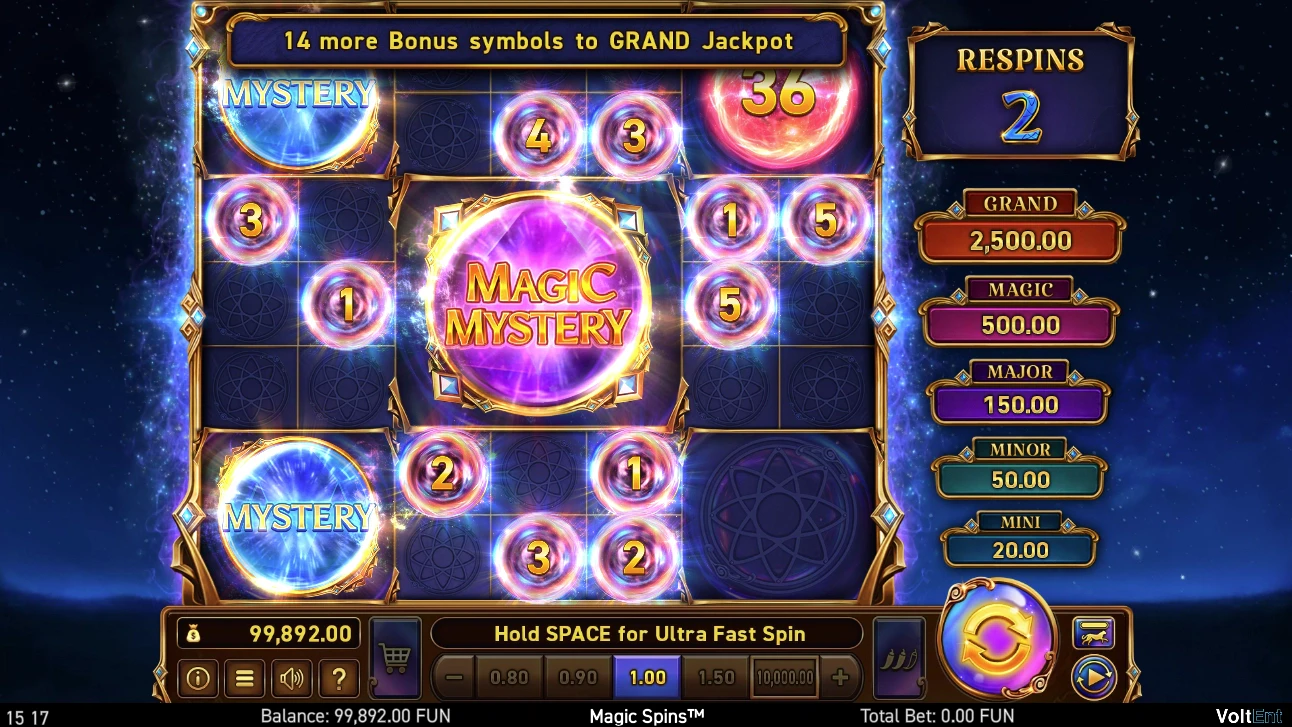Select the 0.80 bet value

point(508,677)
